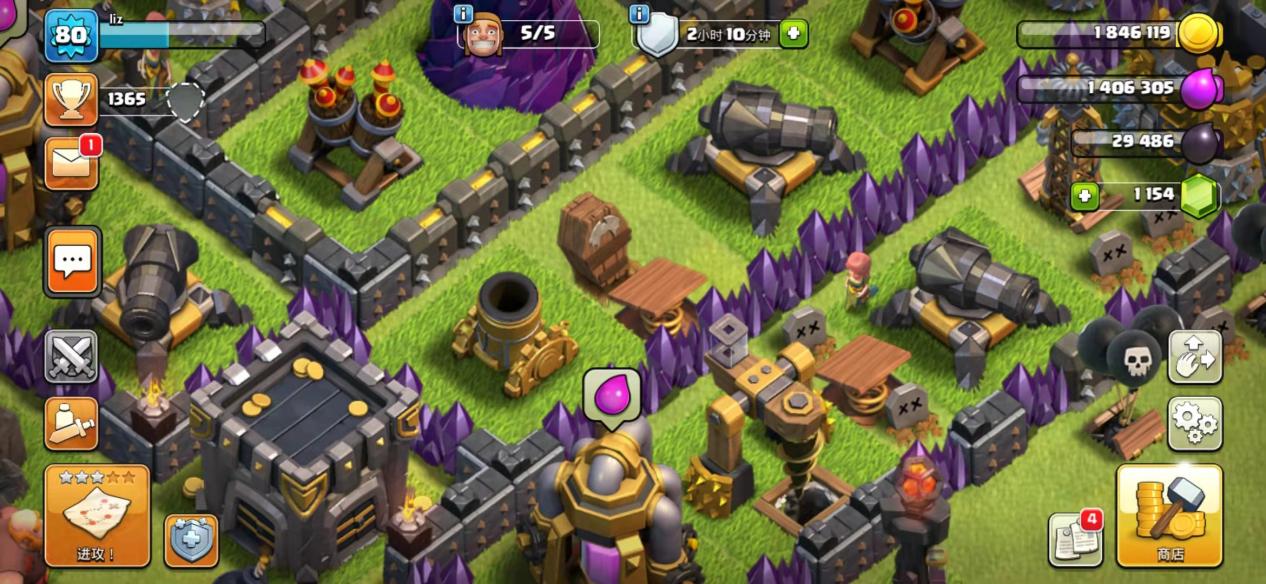Viewport: 1266px width, 584px height.
Task: Open the crossed swords clan war button
Action: point(71,357)
